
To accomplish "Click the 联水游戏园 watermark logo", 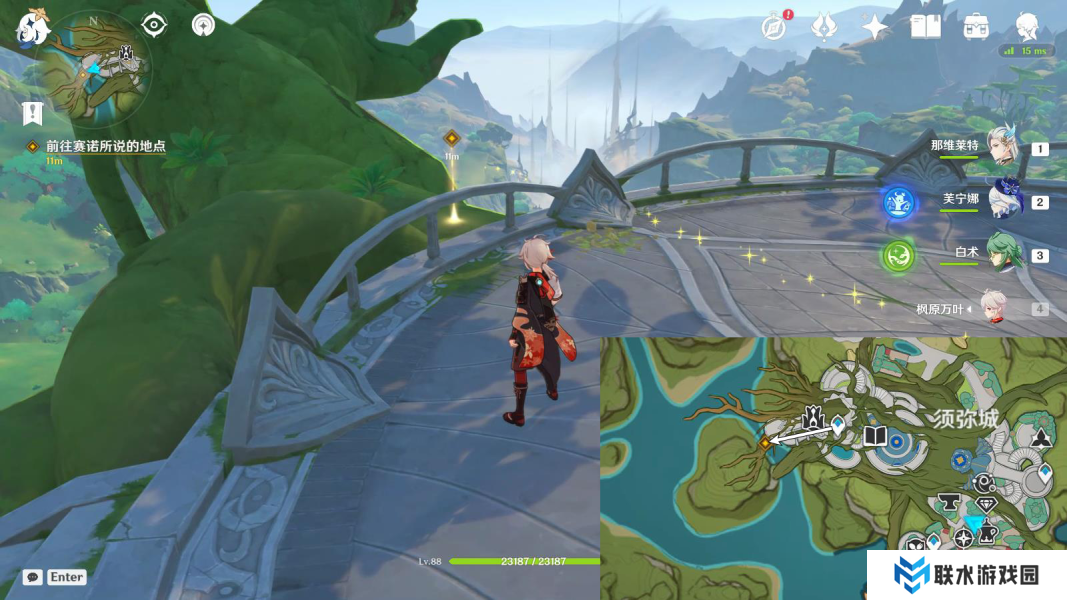I will click(966, 575).
